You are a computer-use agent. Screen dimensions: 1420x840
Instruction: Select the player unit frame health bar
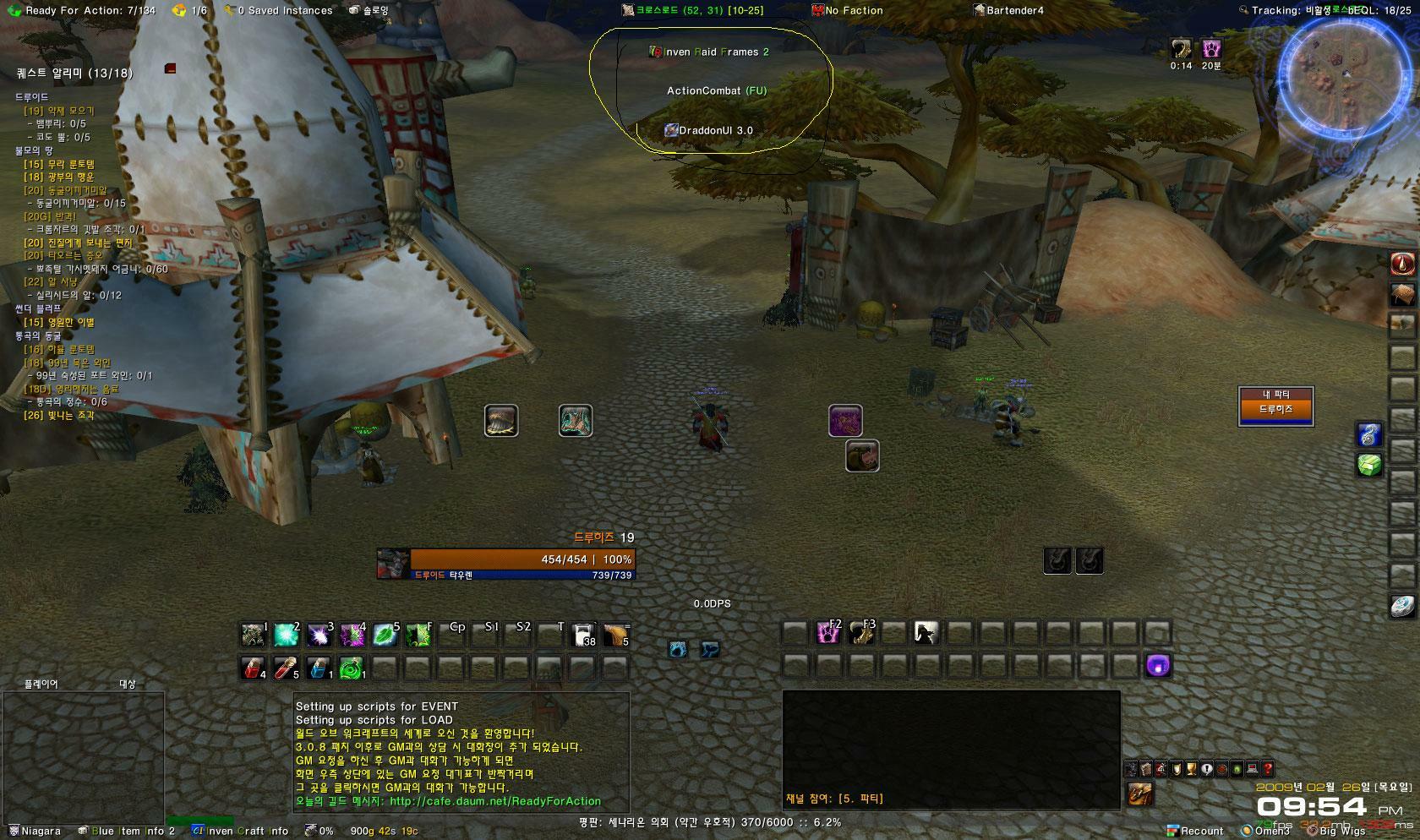pyautogui.click(x=522, y=559)
